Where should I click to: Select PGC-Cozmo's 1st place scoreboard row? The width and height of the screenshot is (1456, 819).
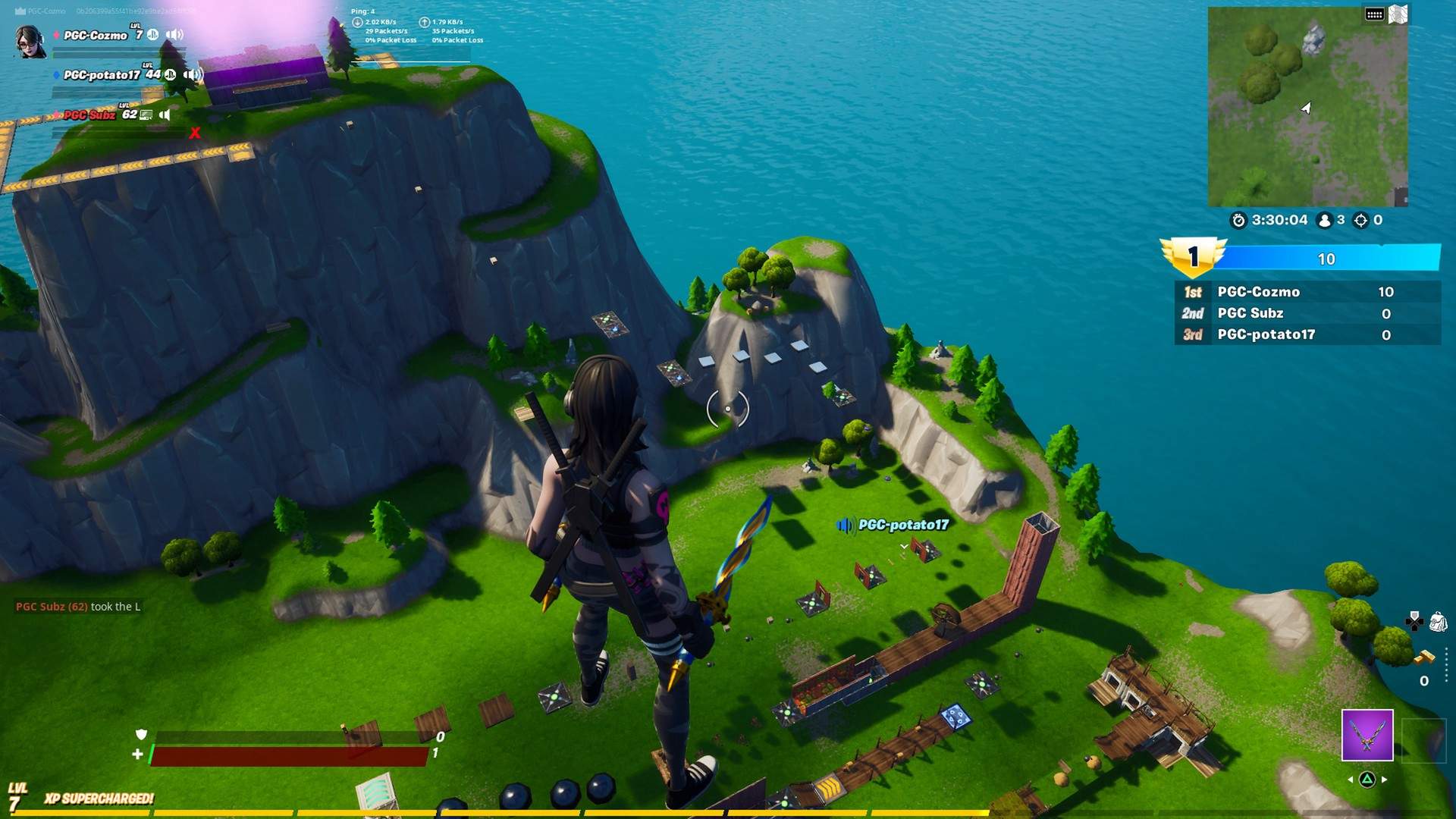[x=1307, y=292]
